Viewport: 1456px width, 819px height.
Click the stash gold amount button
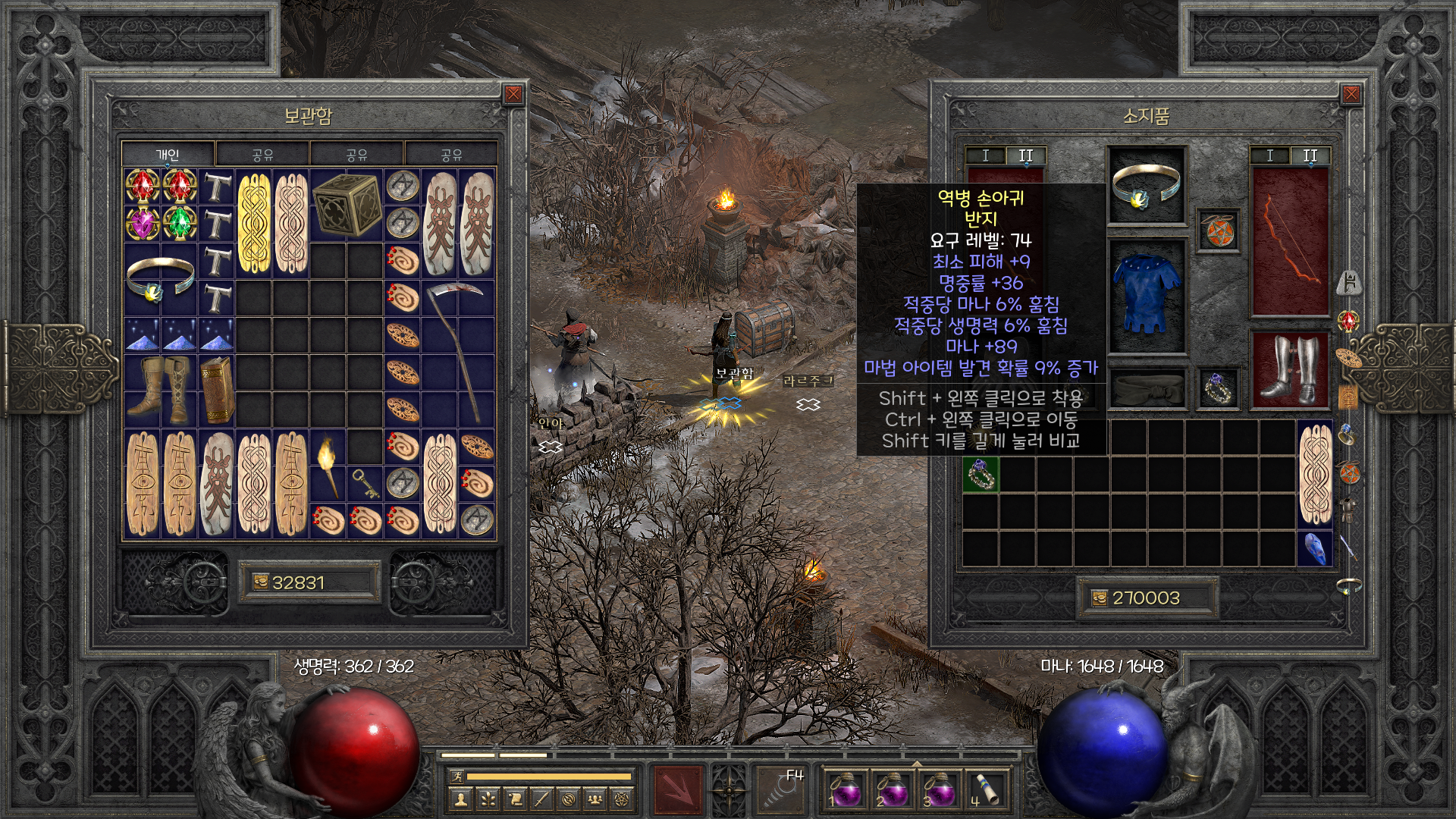309,582
